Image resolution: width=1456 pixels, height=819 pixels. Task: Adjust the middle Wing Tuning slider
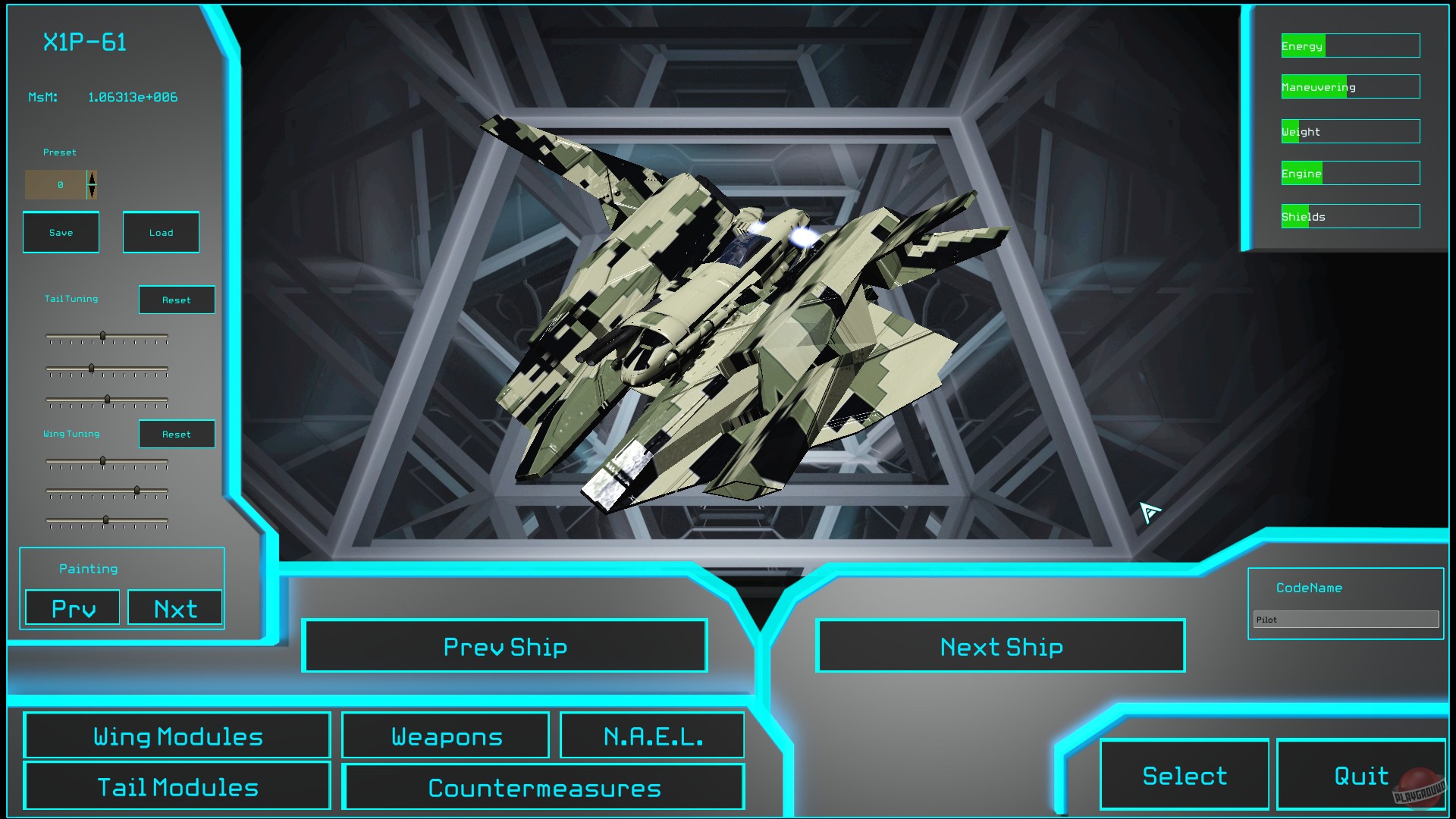click(136, 492)
